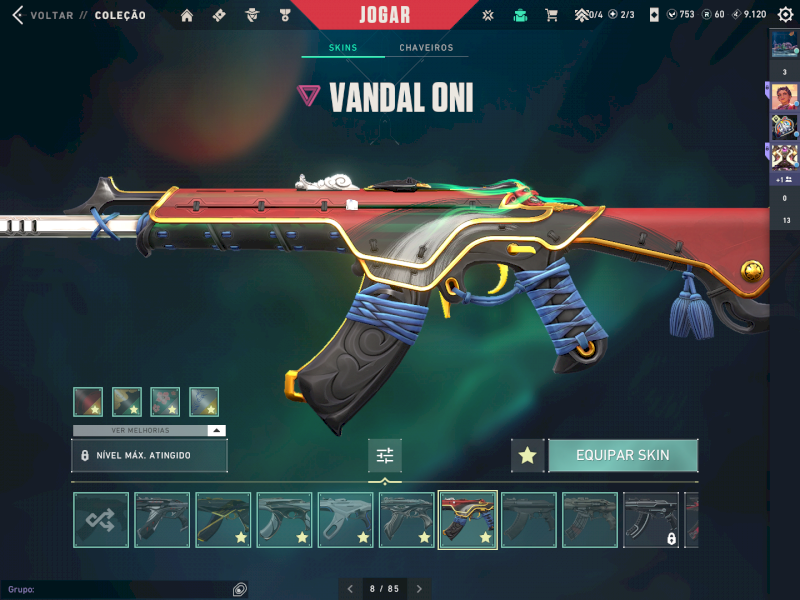Select the locked Vandal skin thumbnail
Image resolution: width=800 pixels, height=600 pixels.
click(x=651, y=520)
